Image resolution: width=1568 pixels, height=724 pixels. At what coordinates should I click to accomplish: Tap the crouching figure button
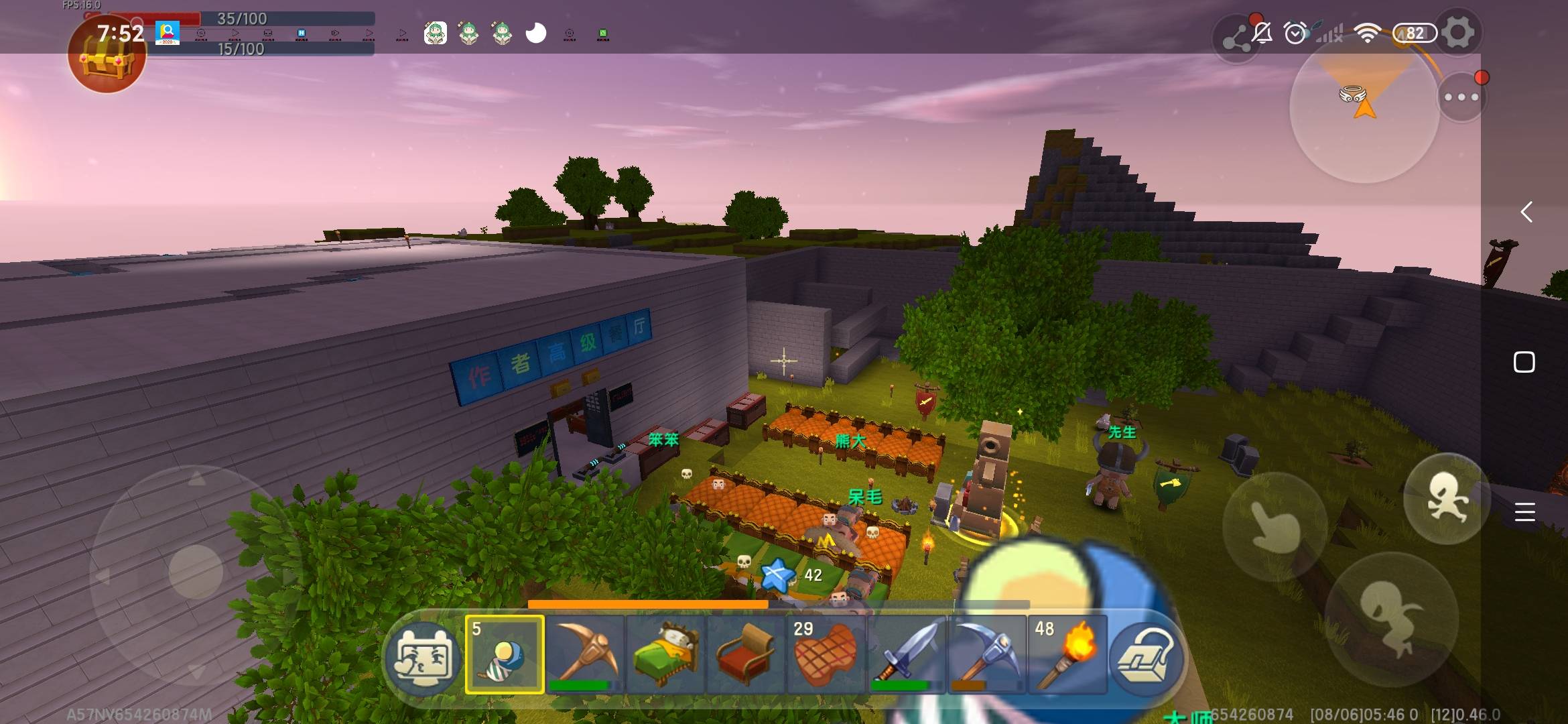coord(1391,618)
